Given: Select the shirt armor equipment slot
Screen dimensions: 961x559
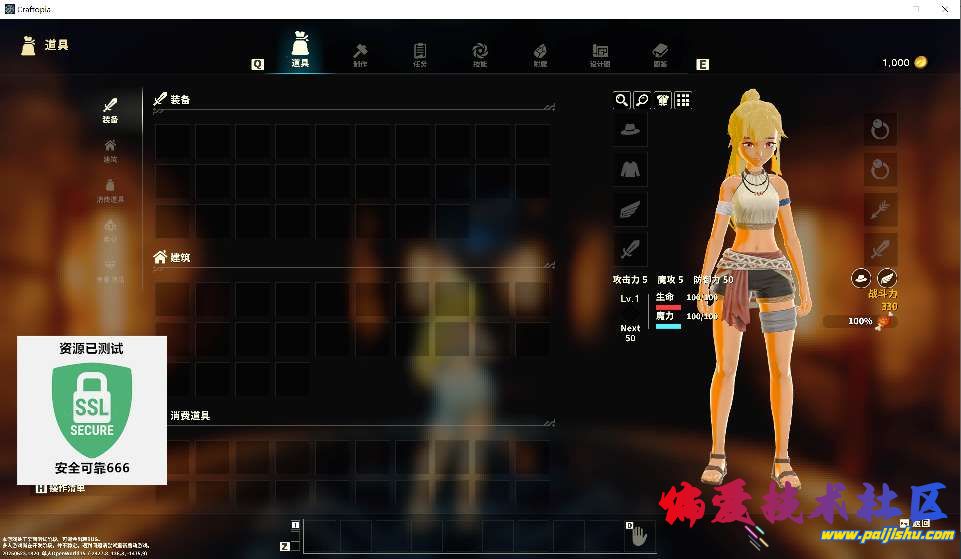Looking at the screenshot, I should pyautogui.click(x=630, y=169).
